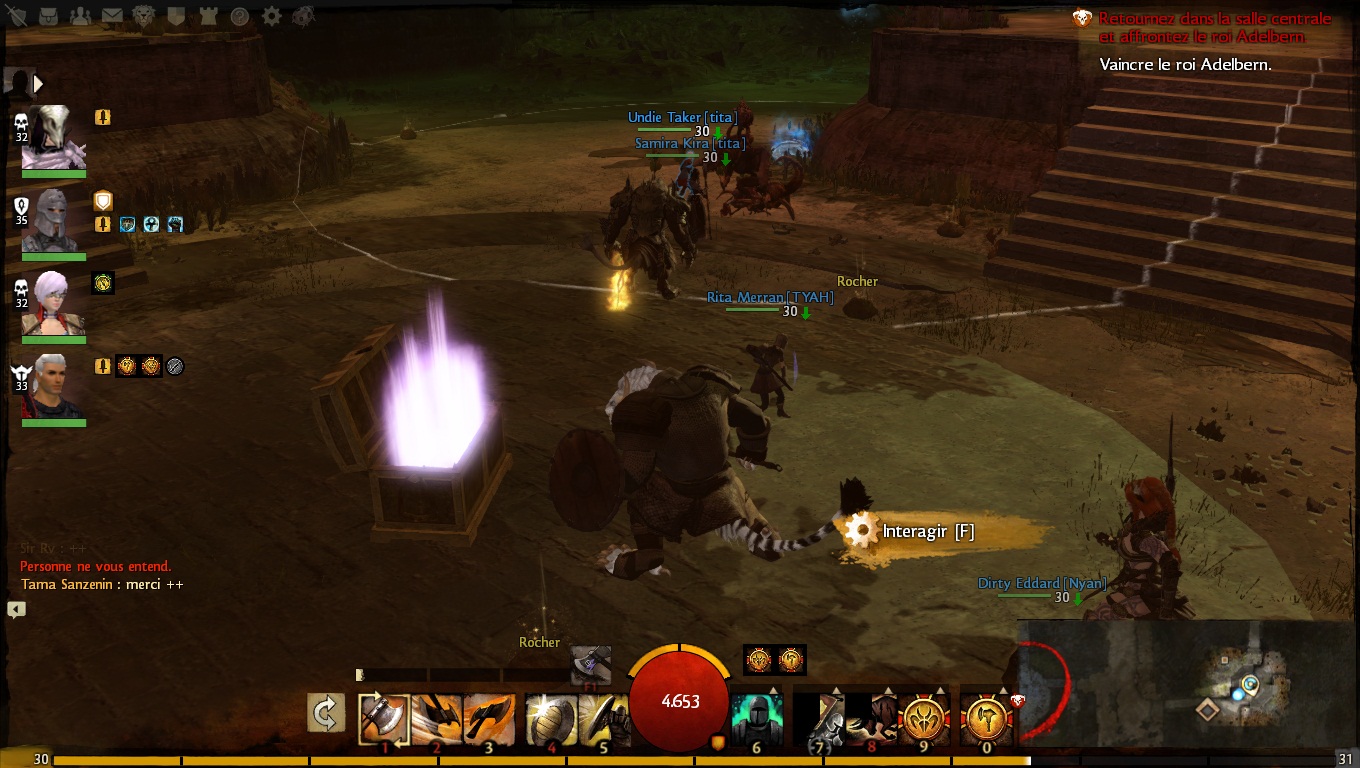Open the Black Lion trading post icon

point(144,16)
